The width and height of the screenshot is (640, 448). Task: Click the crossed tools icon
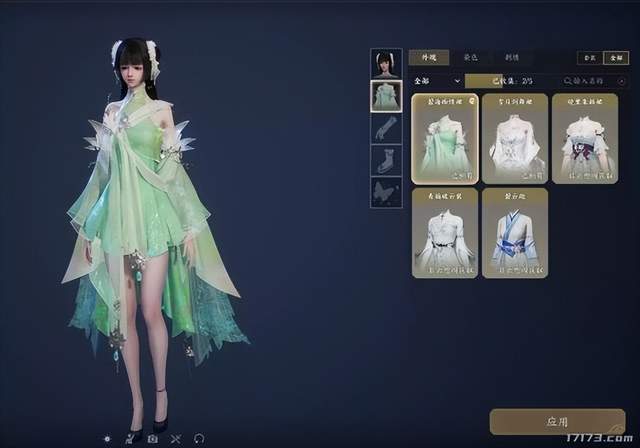coord(176,438)
